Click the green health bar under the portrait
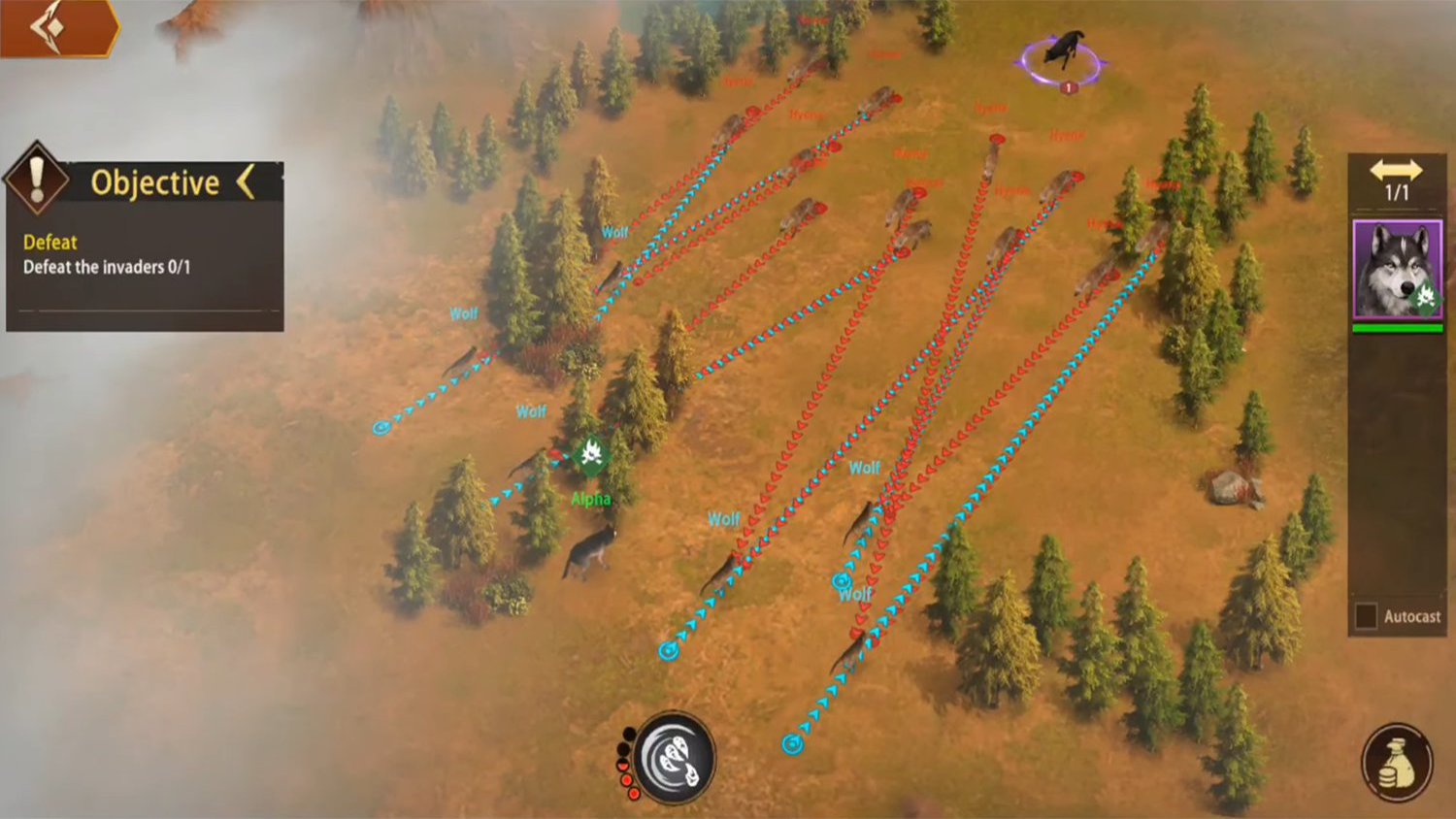Viewport: 1456px width, 819px height. coord(1396,330)
